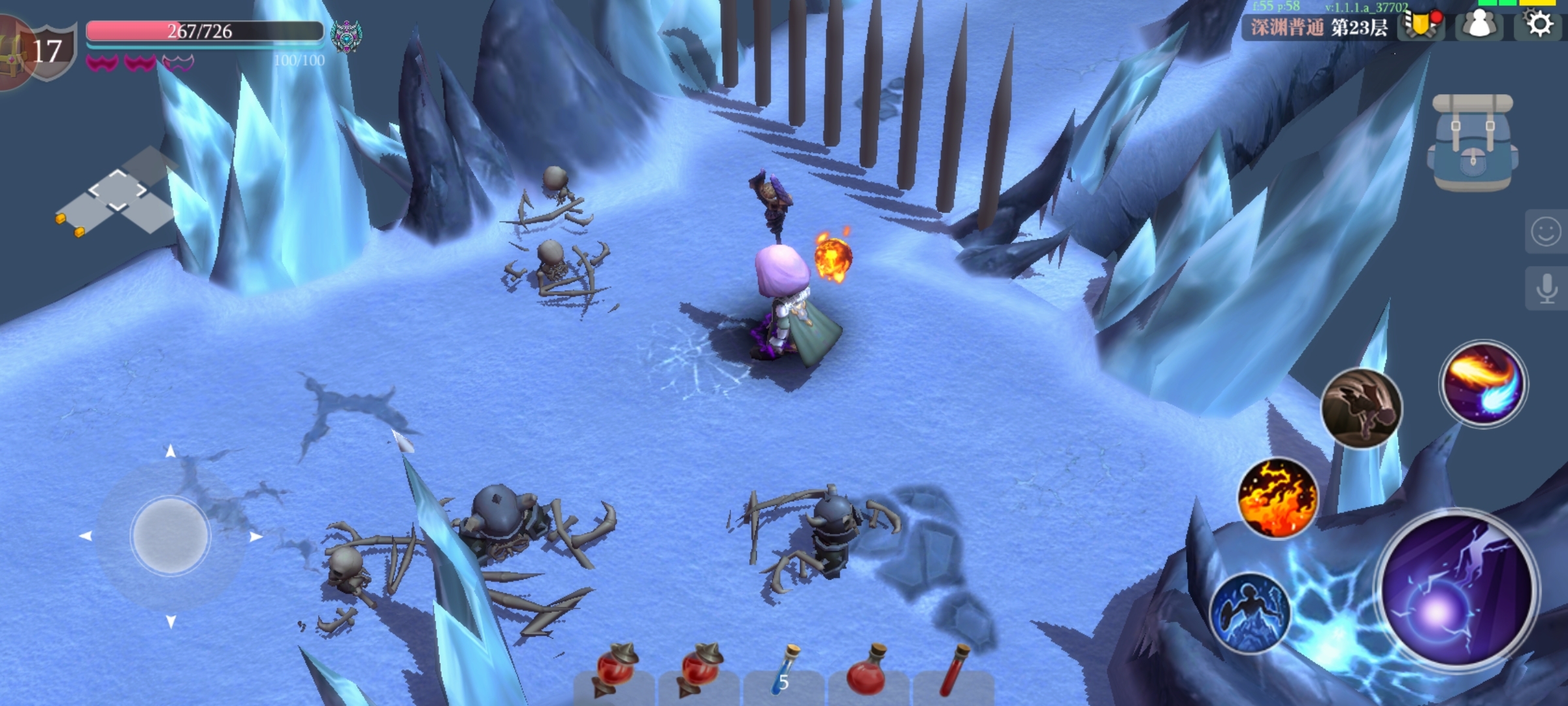Open the settings gear menu
The width and height of the screenshot is (1568, 706).
(1539, 25)
